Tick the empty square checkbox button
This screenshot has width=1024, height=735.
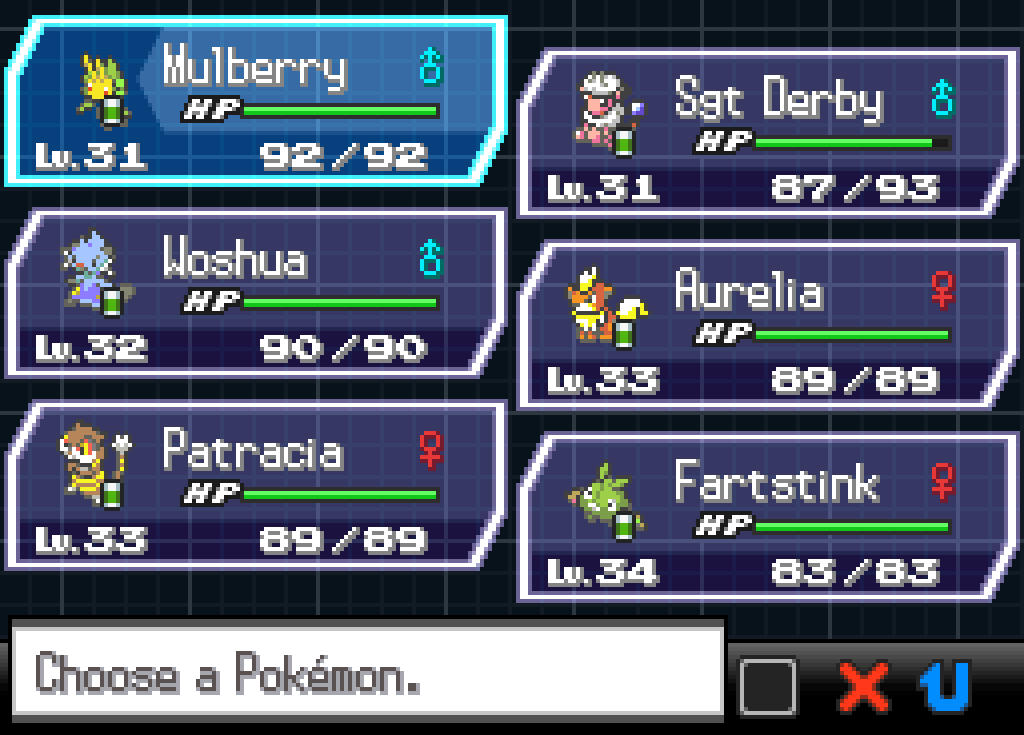(x=768, y=687)
